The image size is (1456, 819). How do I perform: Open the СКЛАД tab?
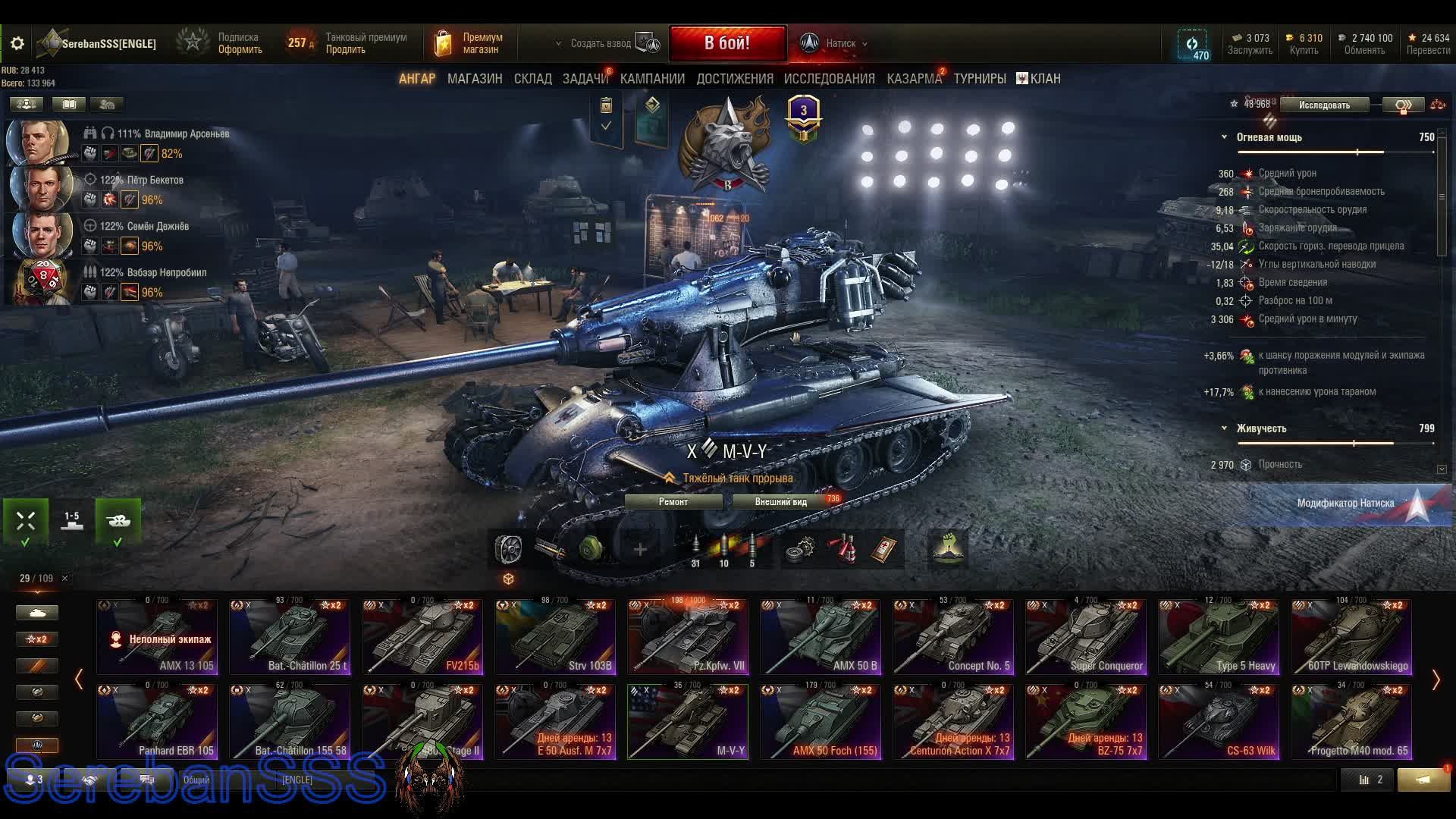coord(532,79)
